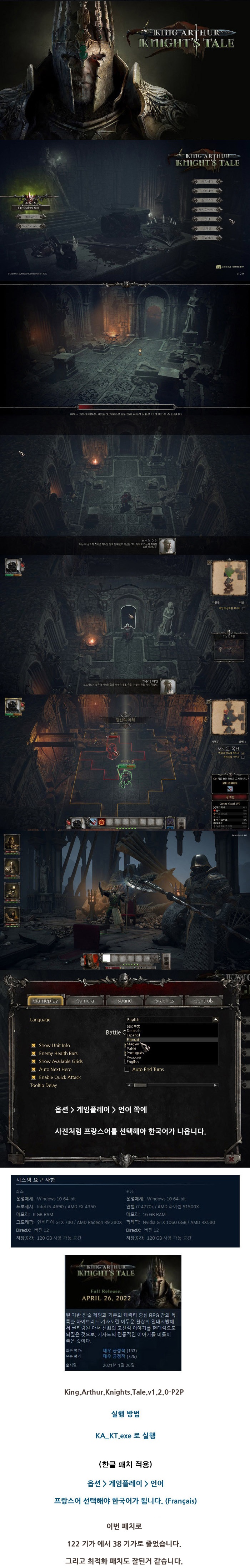Toggle the Enable Quick Attack checkbox
The image size is (250, 1568).
point(34,1077)
